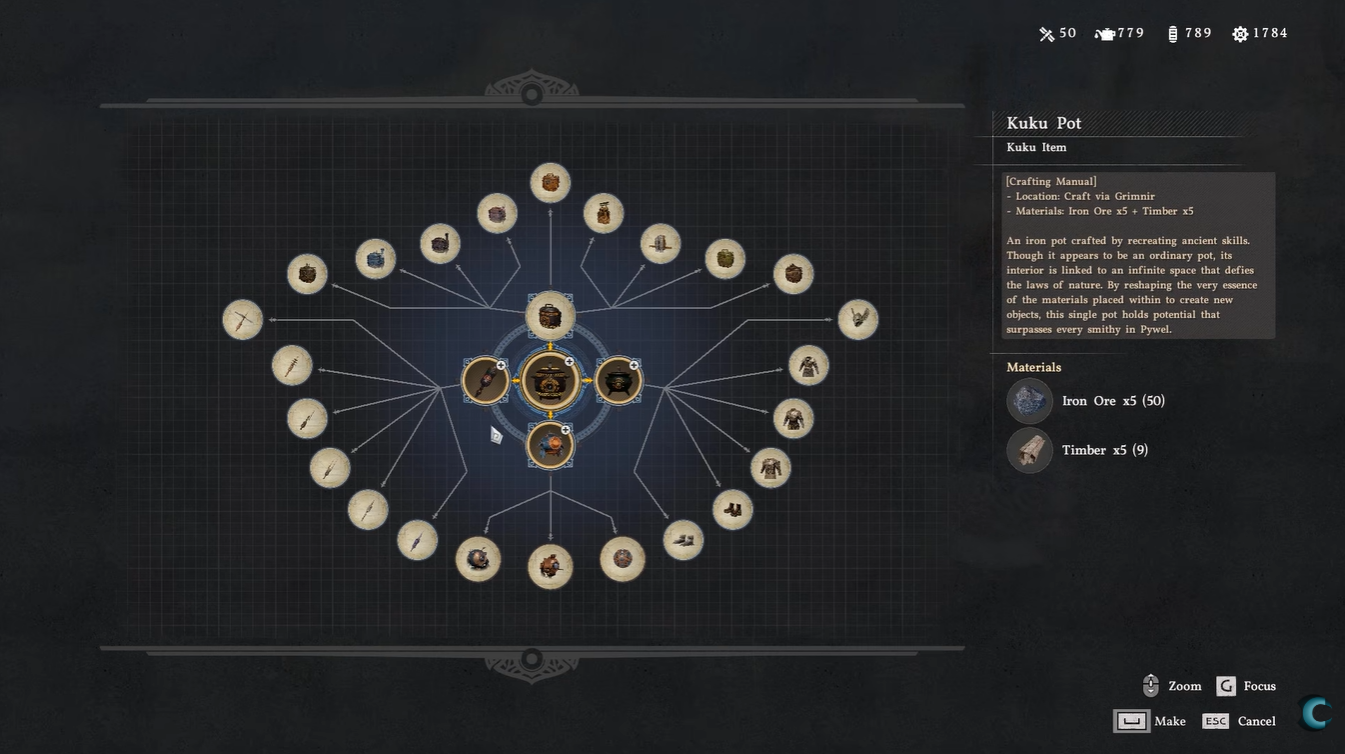The height and width of the screenshot is (754, 1345).
Task: Pick the light-colored shoes recipe node
Action: pos(684,541)
